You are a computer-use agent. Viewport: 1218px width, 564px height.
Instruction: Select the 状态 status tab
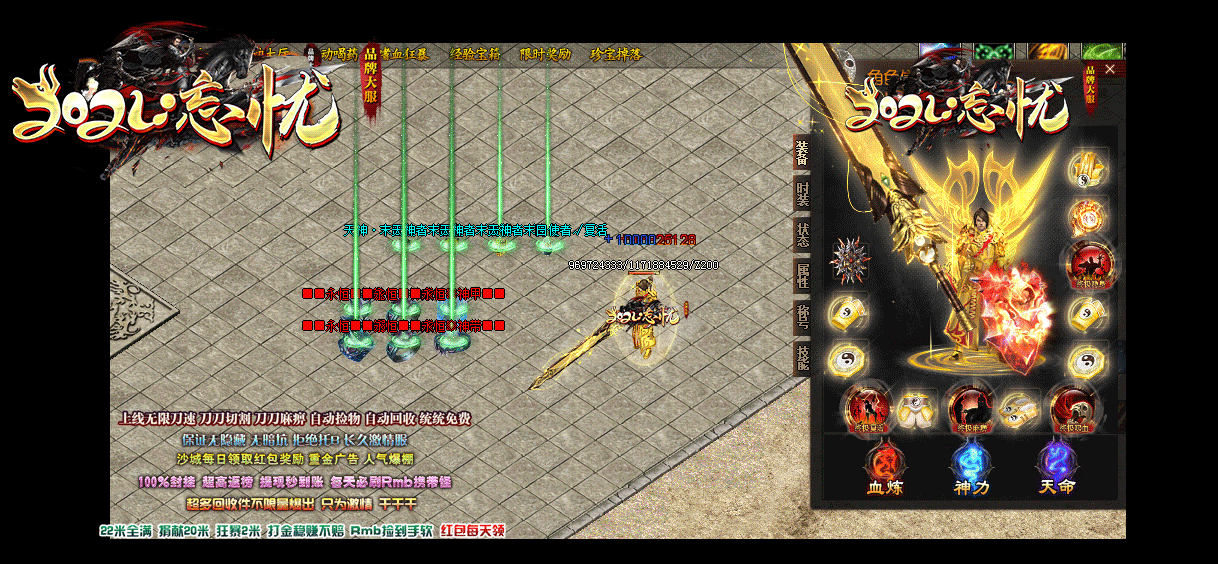(x=802, y=236)
